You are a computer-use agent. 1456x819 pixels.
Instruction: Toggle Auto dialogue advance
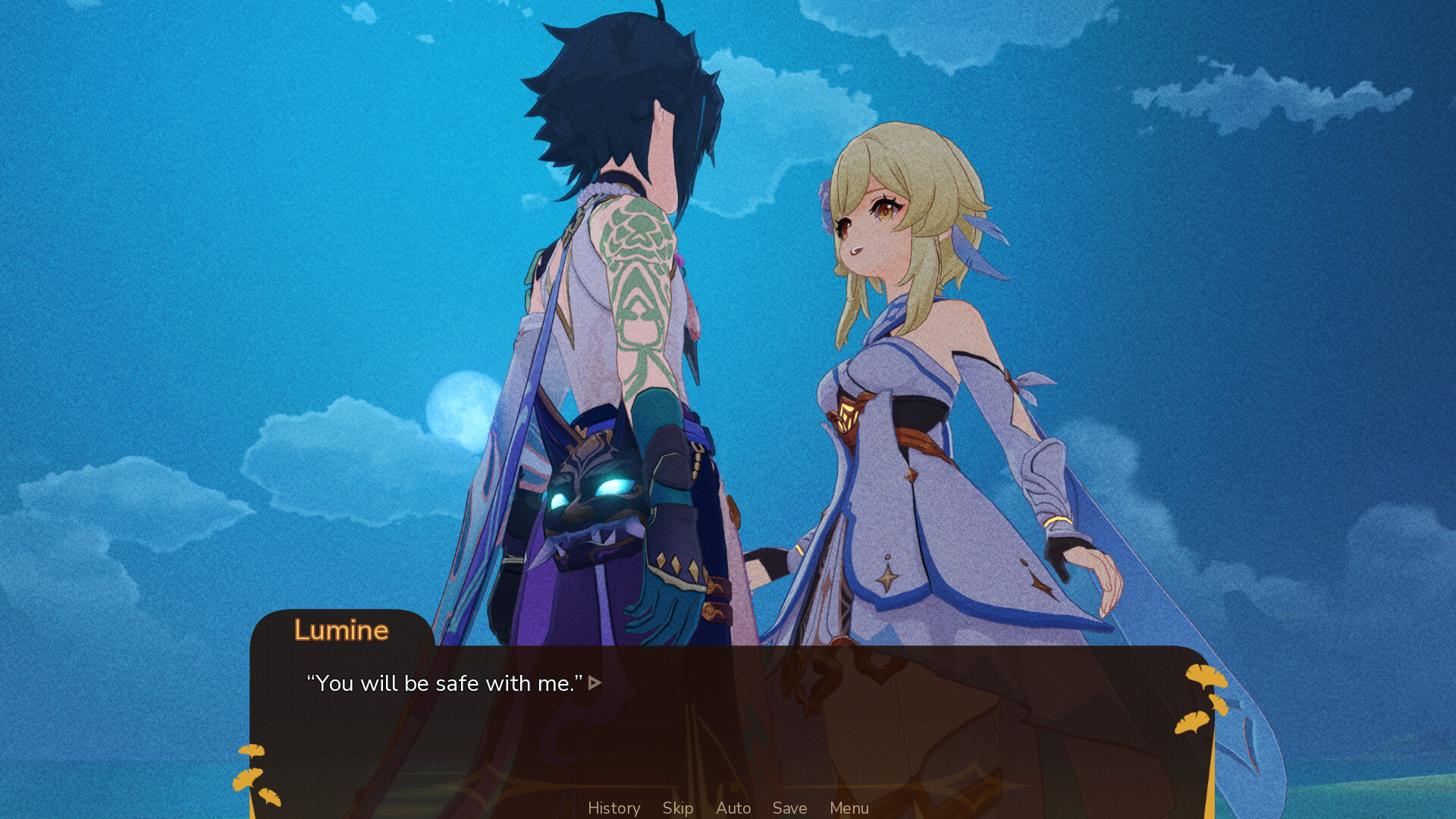click(733, 808)
